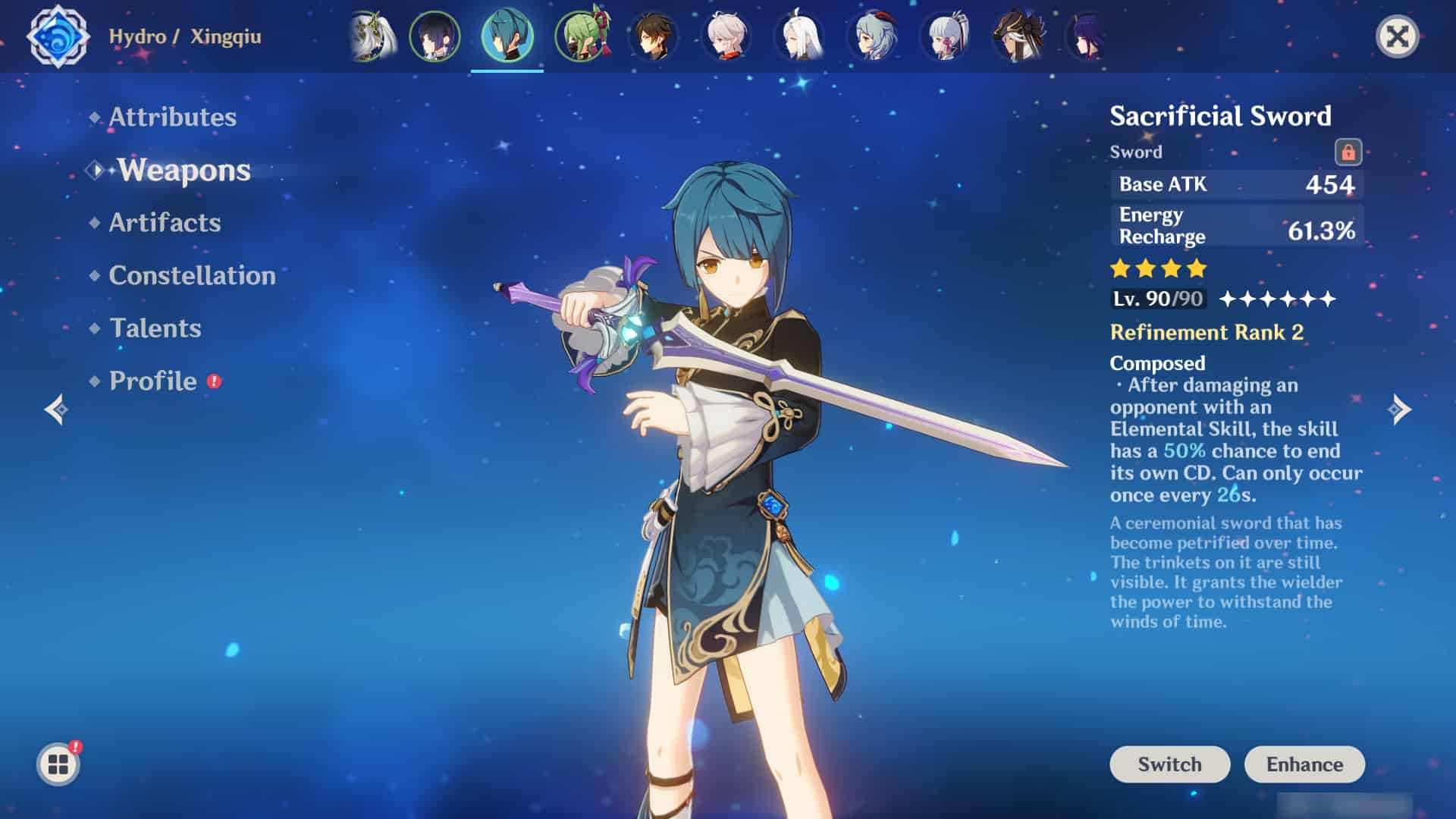Image resolution: width=1456 pixels, height=819 pixels.
Task: Select the dark-haired portrait left of Xingqiu
Action: pyautogui.click(x=435, y=36)
